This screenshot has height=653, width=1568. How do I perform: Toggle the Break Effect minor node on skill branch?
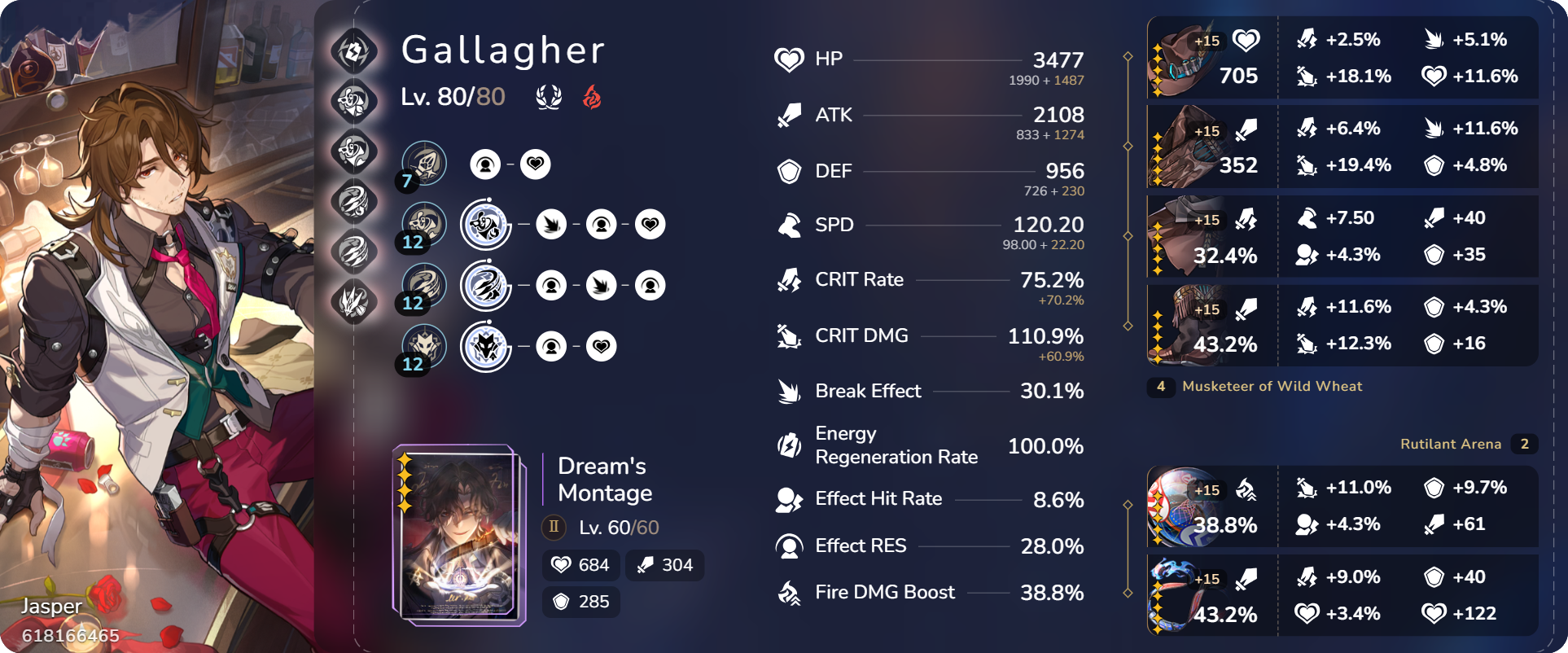pyautogui.click(x=552, y=225)
